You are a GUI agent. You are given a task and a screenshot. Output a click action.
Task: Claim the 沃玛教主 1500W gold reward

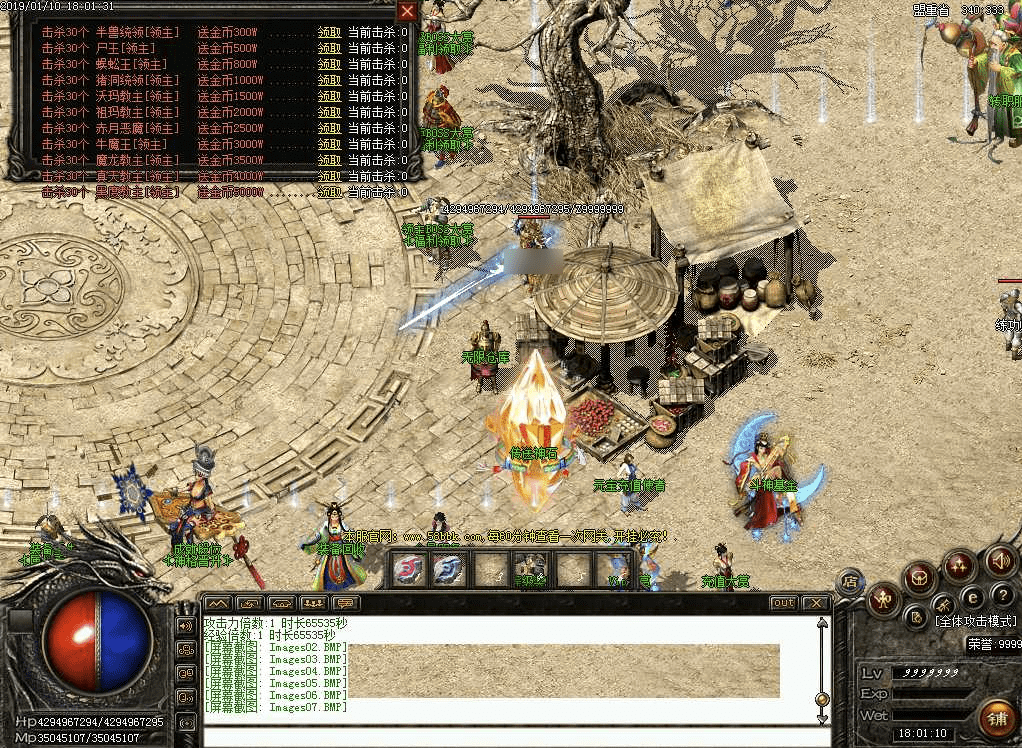329,96
